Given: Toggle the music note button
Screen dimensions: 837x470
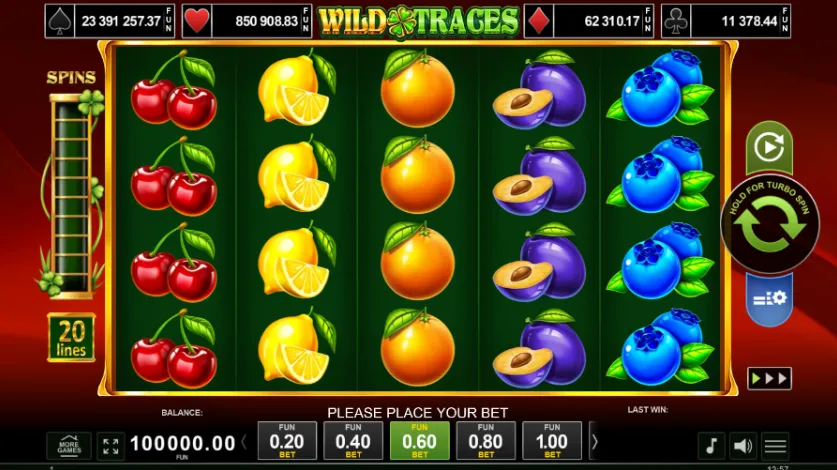Looking at the screenshot, I should click(711, 445).
